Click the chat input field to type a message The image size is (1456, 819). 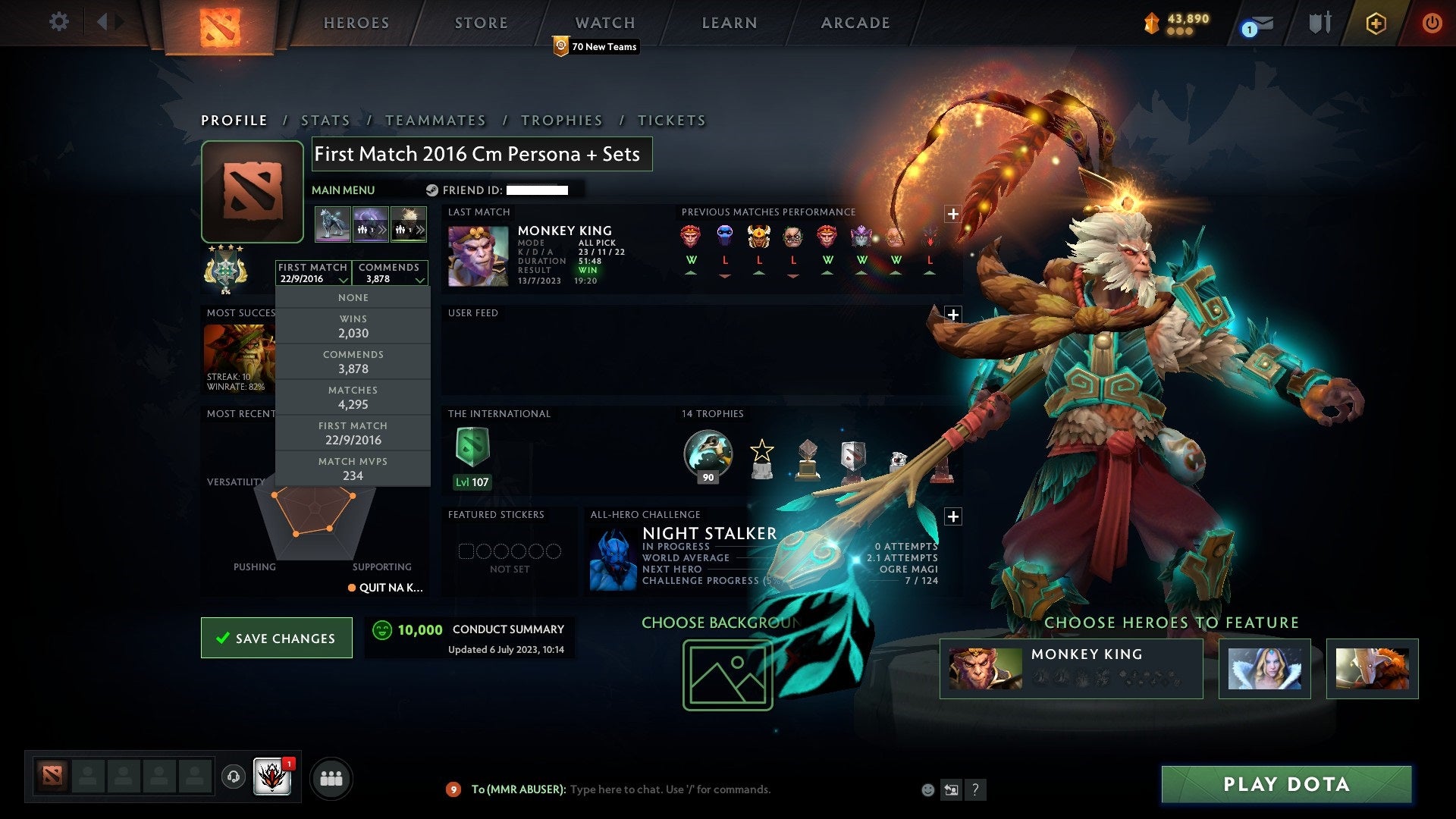tap(667, 789)
